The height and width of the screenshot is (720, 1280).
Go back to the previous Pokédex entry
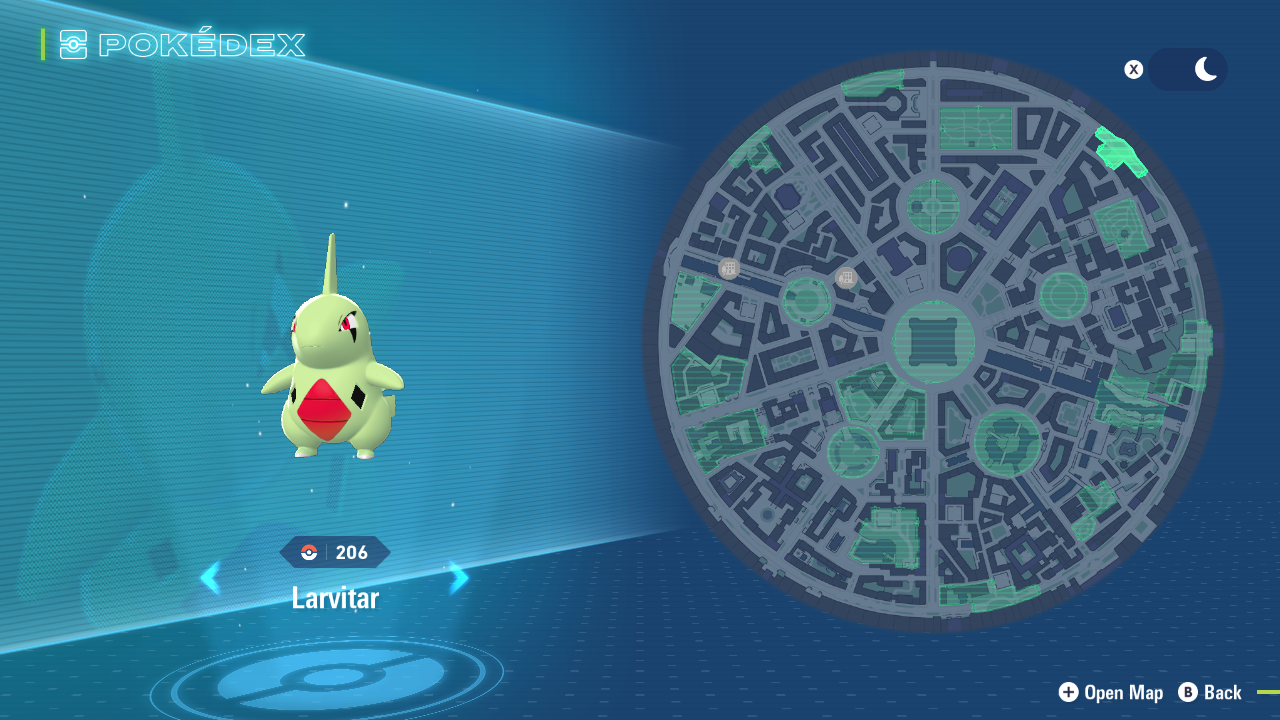point(211,578)
